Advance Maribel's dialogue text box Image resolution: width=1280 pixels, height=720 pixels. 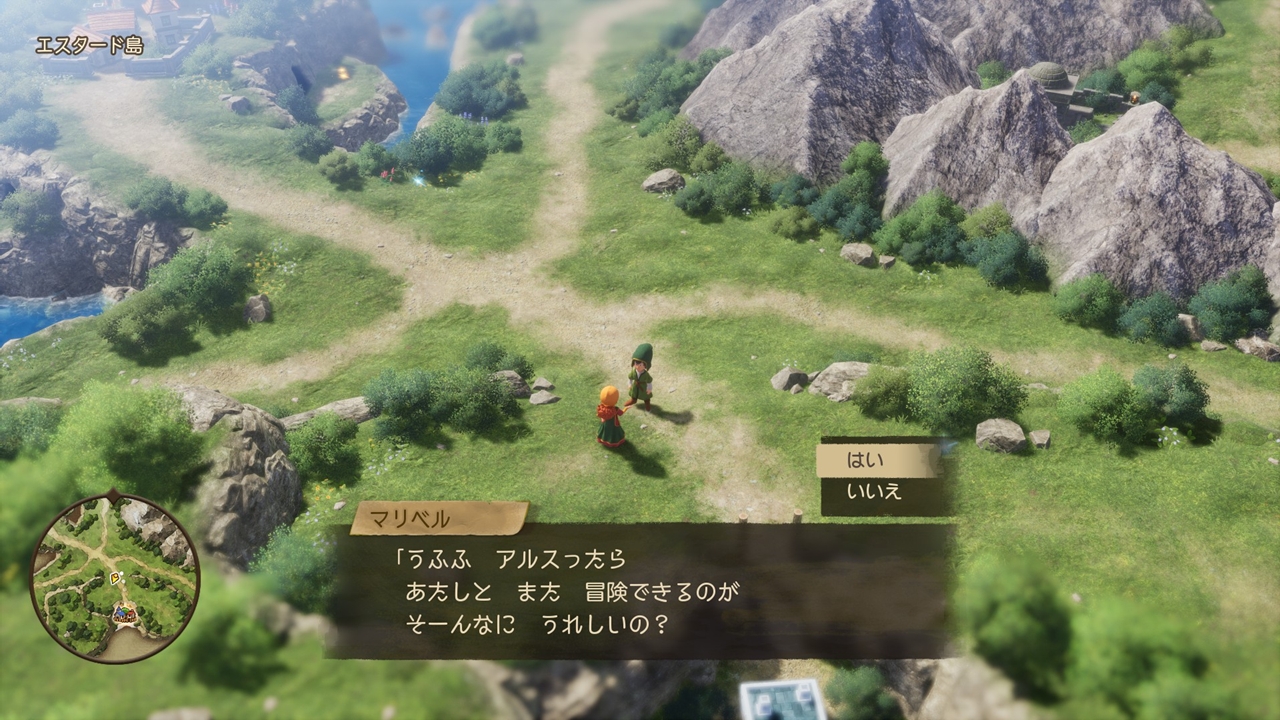[x=640, y=591]
